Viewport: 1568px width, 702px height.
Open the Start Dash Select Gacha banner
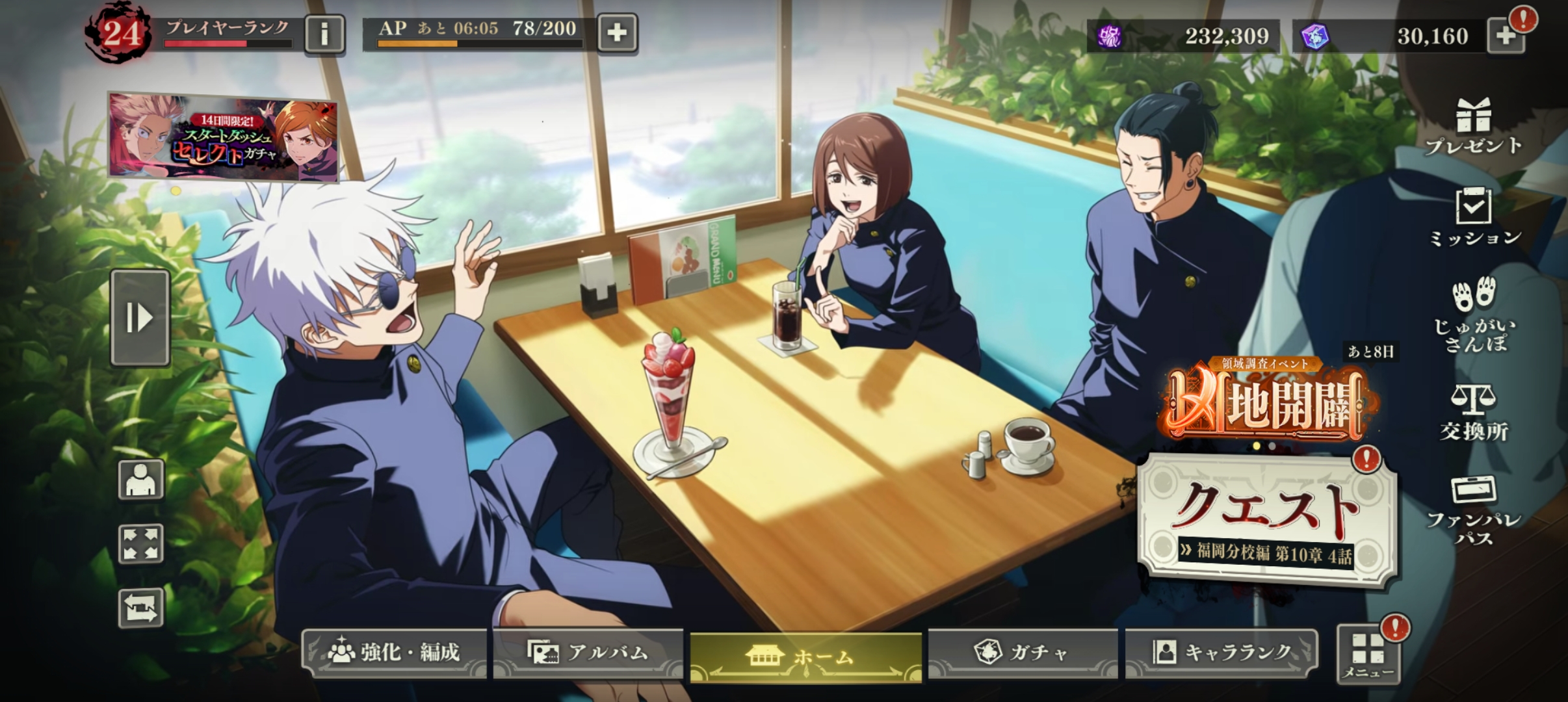tap(223, 136)
